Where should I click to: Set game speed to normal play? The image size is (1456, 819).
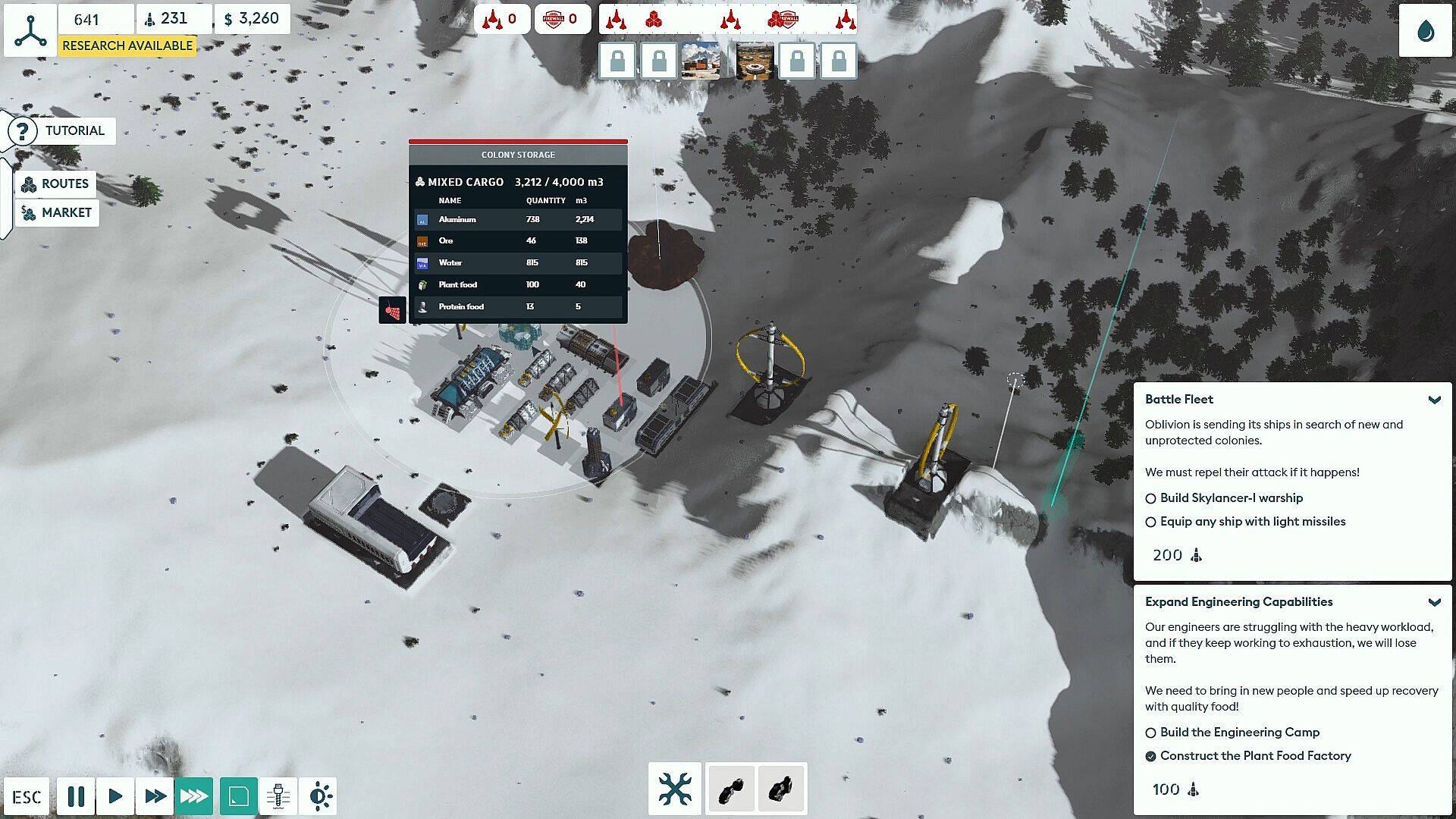(115, 796)
